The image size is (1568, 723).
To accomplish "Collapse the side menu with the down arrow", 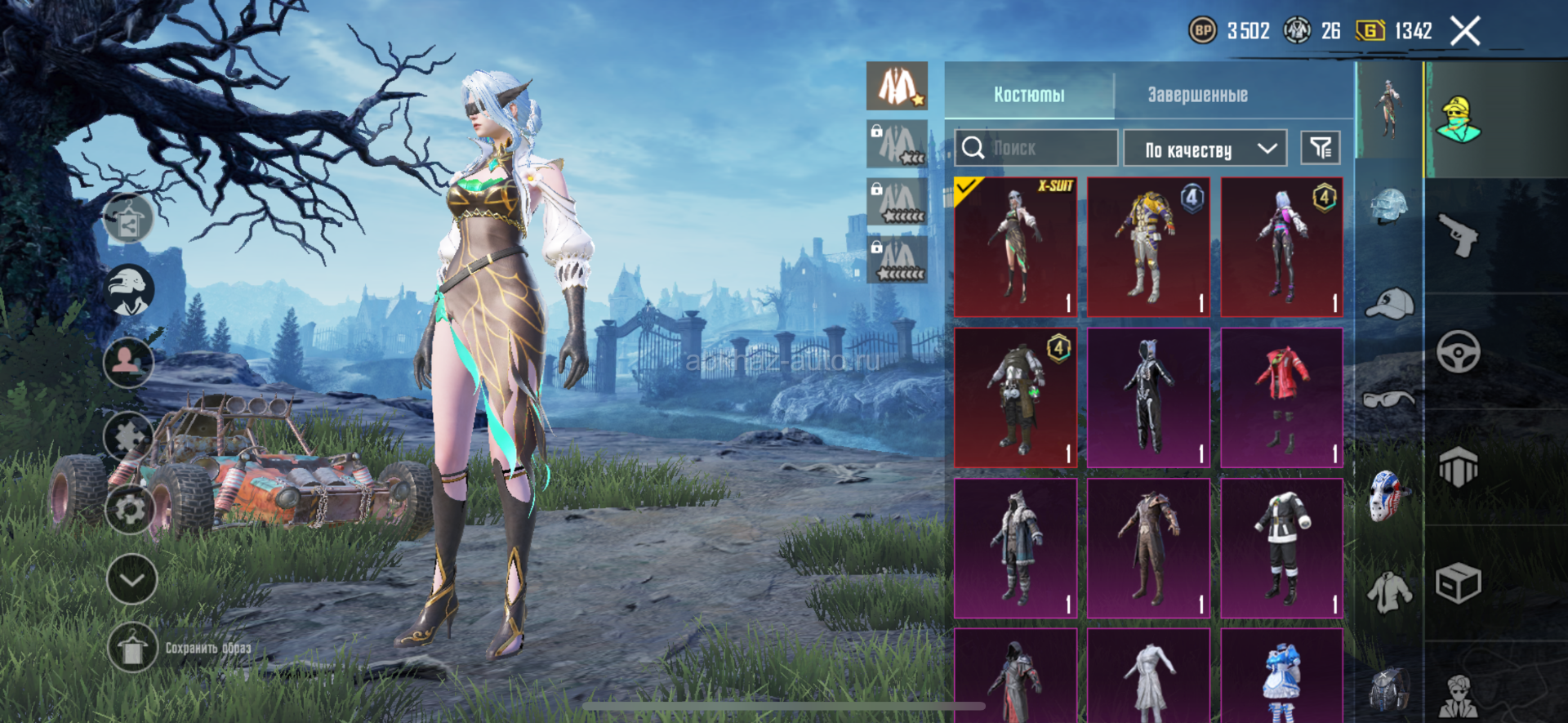I will [131, 579].
